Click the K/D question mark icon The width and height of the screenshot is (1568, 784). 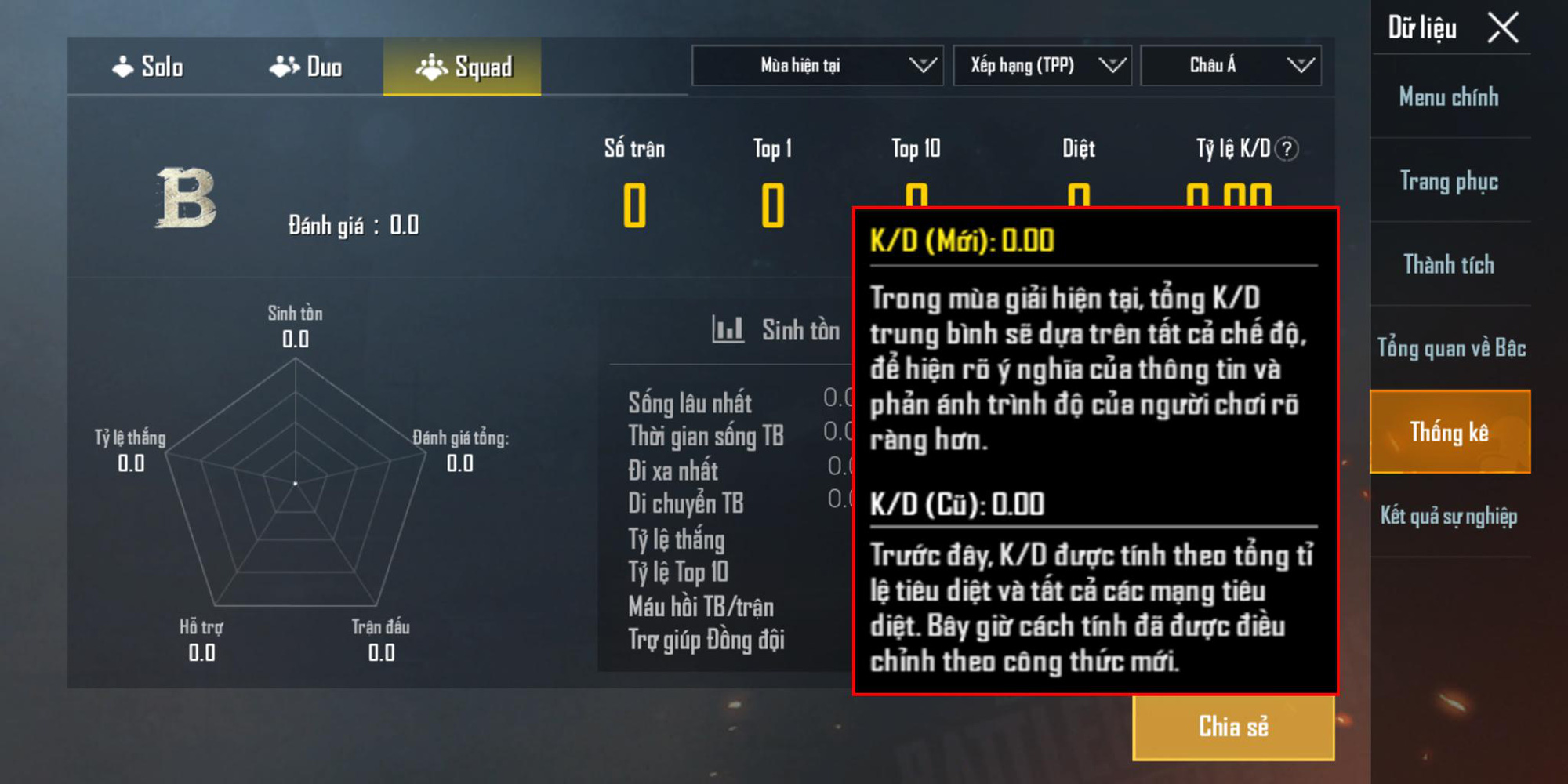click(x=1287, y=149)
